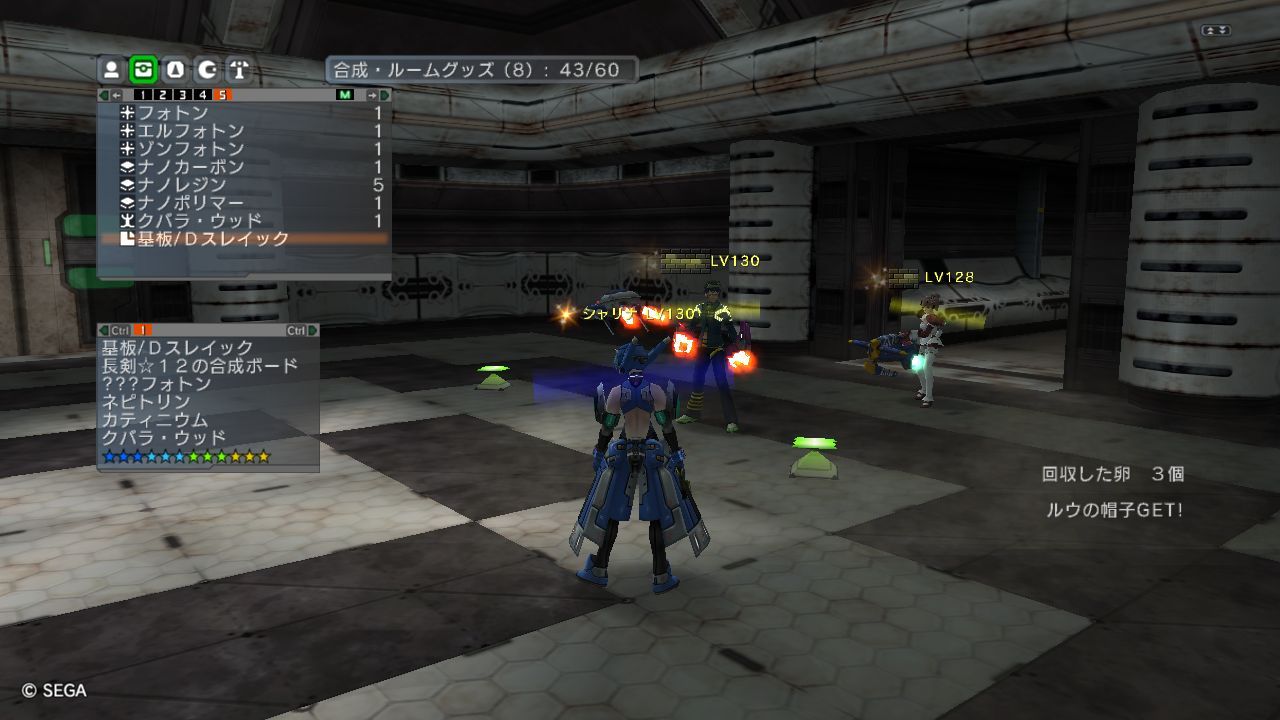Switch to inventory page 3 tab
1280x720 pixels.
point(182,95)
